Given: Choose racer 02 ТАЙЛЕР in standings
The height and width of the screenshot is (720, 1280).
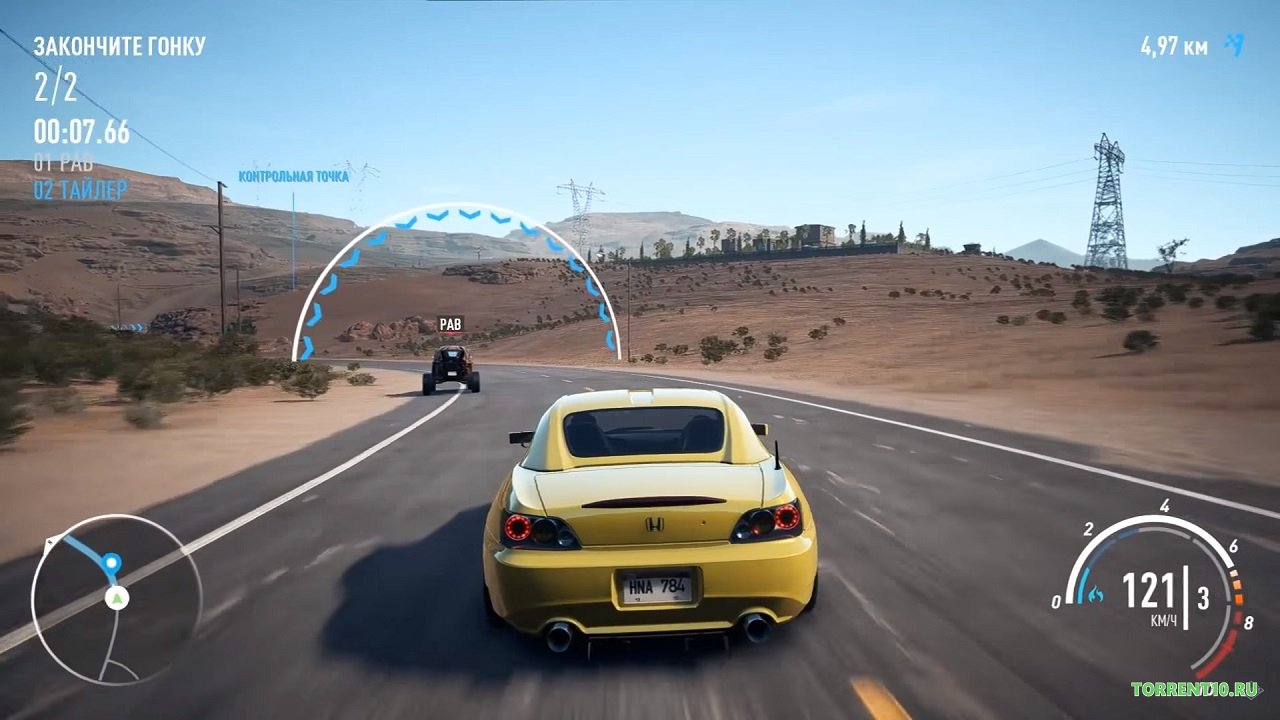Looking at the screenshot, I should coord(80,189).
